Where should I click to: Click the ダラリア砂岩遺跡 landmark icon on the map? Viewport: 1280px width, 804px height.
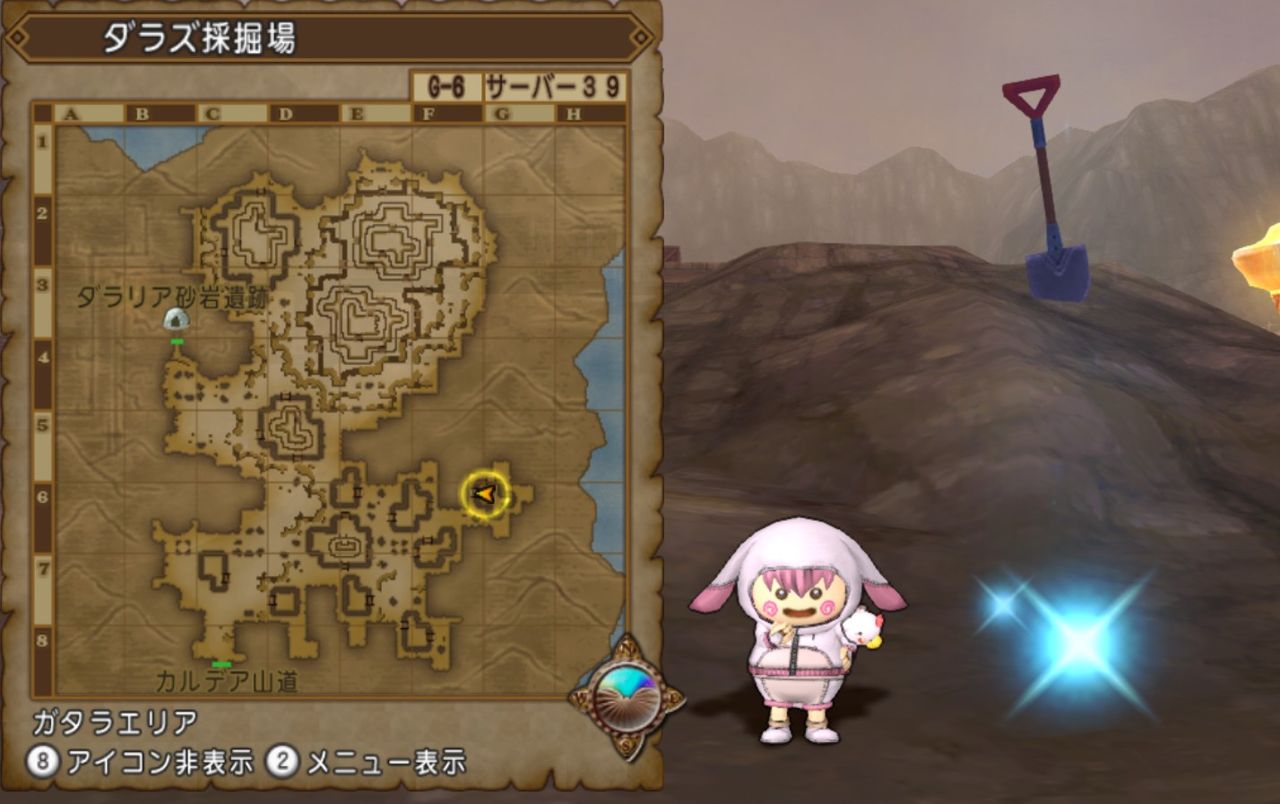(175, 318)
